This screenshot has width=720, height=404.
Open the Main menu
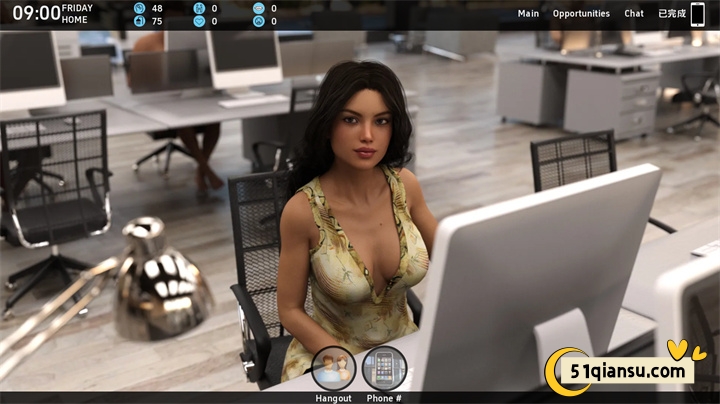(528, 14)
